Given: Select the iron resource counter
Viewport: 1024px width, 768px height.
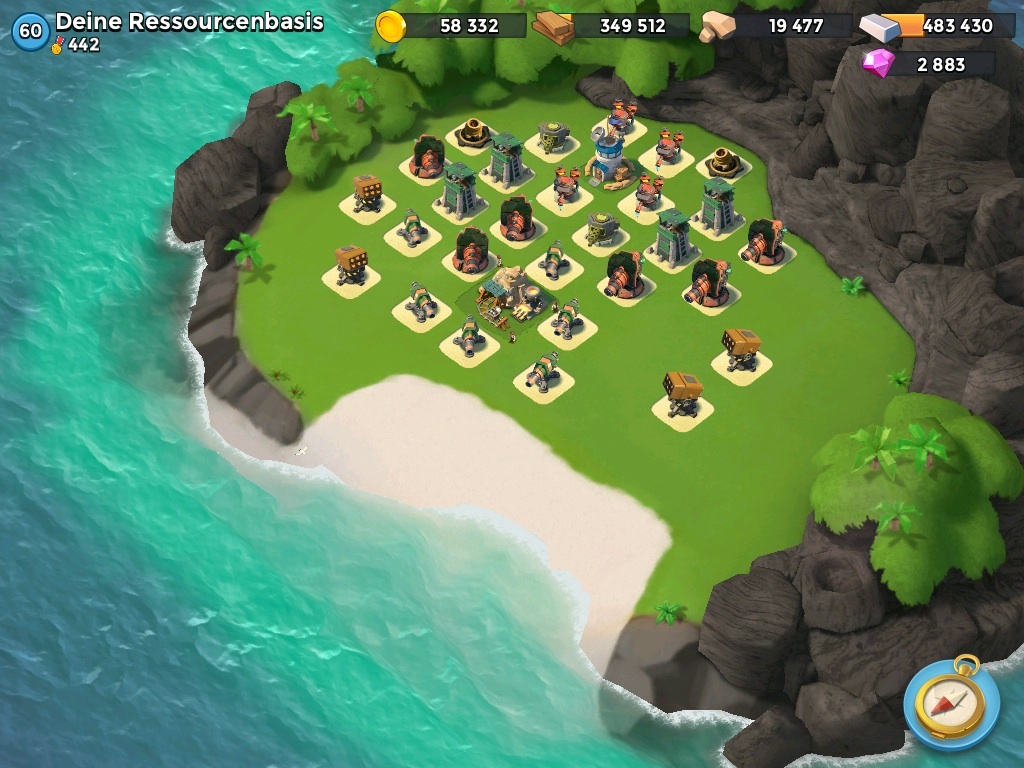Looking at the screenshot, I should 936,26.
